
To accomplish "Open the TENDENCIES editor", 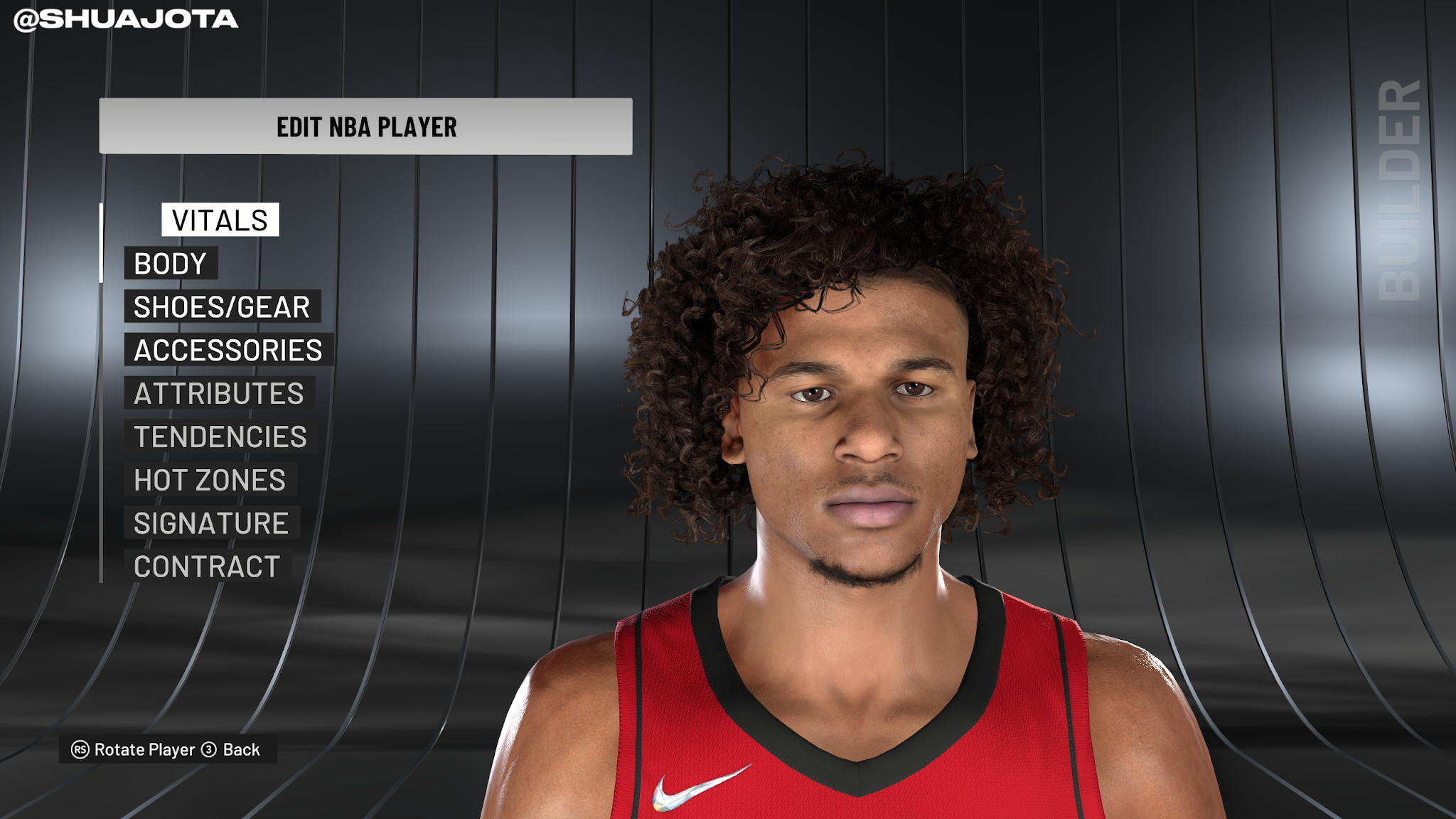I will tap(218, 438).
